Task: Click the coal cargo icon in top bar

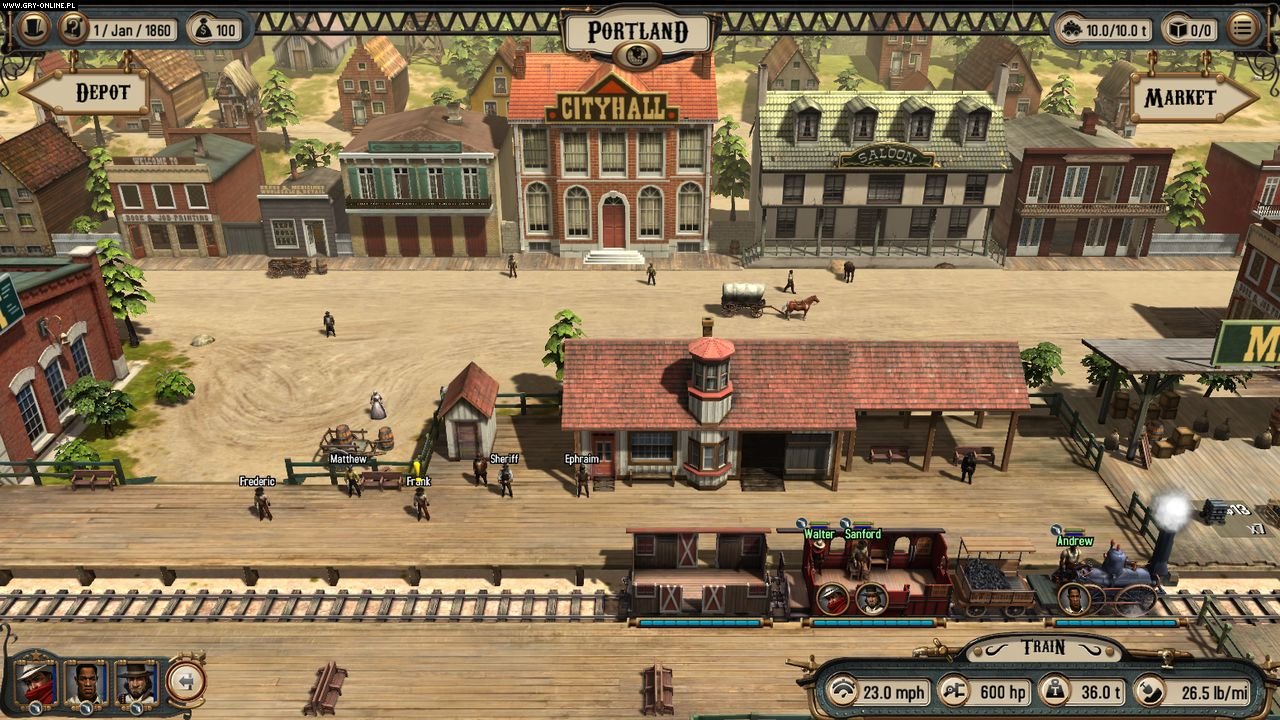Action: point(1075,29)
